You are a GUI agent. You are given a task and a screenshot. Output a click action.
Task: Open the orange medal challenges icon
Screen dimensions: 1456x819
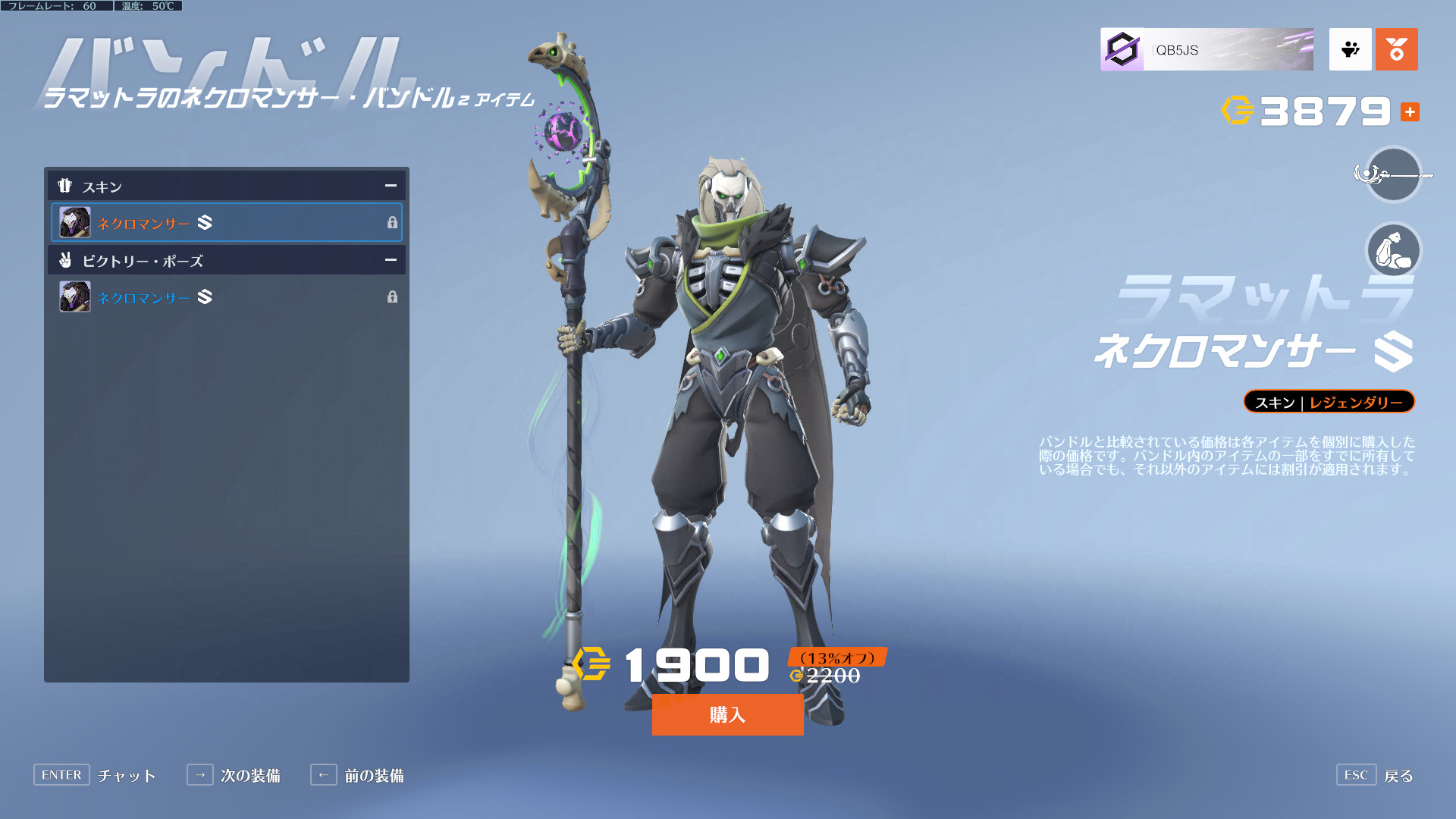pos(1396,50)
